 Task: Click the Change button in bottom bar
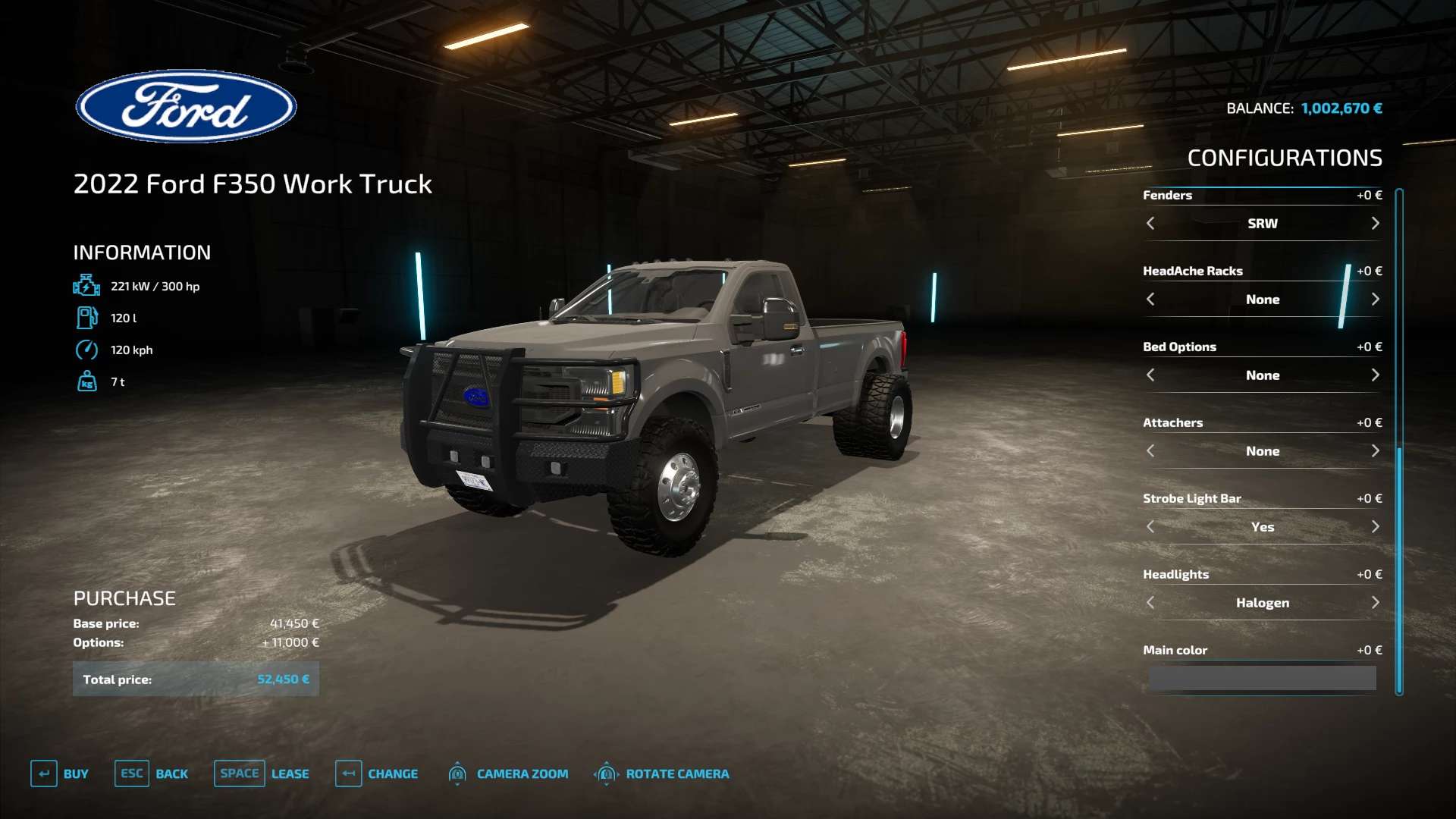click(x=377, y=773)
